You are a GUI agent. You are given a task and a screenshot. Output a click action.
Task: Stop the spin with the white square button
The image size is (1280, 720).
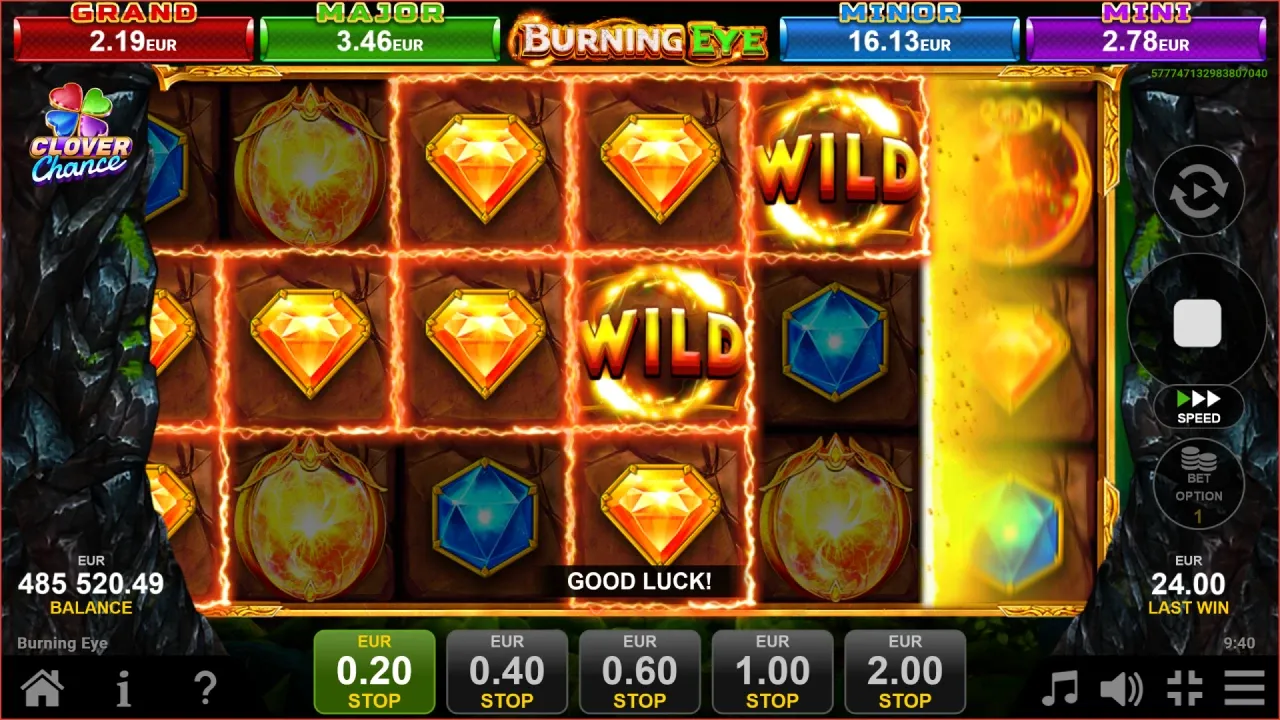pyautogui.click(x=1197, y=323)
